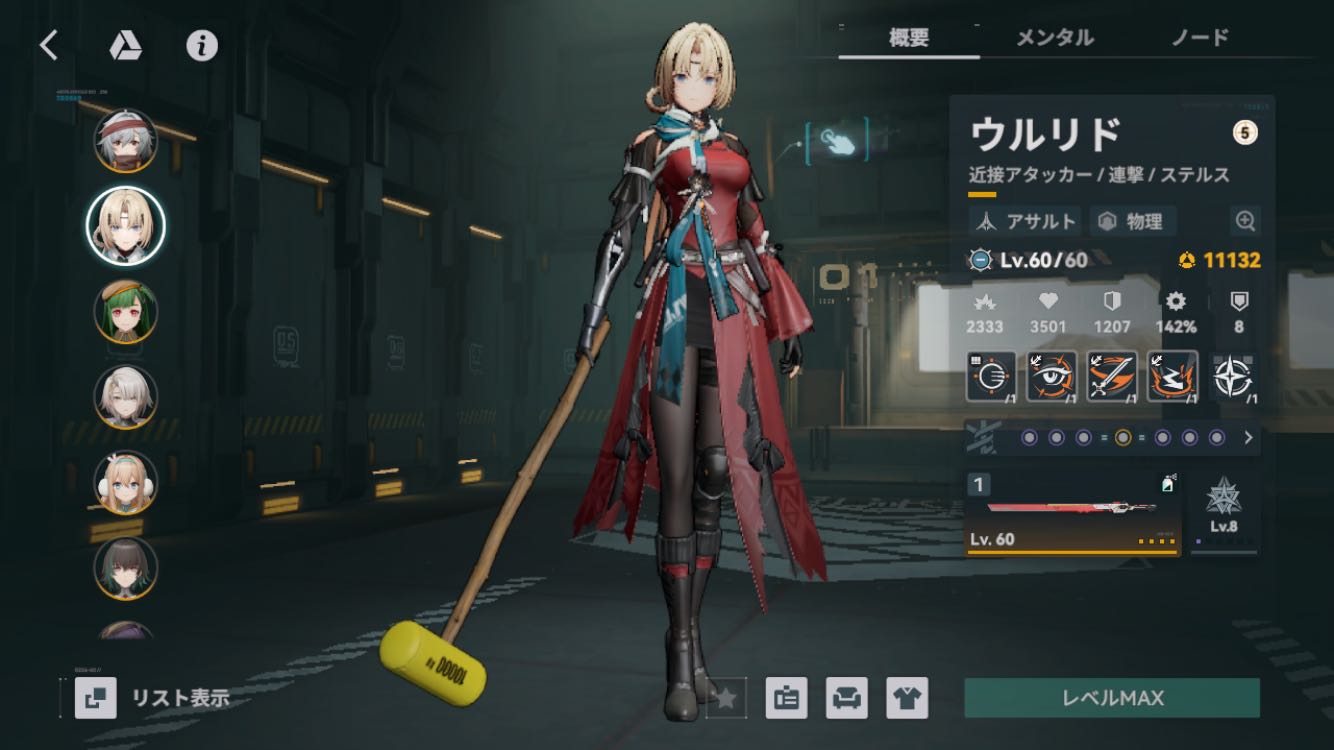Screen dimensions: 1334x750
Task: View the sword slash skill icon
Action: point(1112,377)
